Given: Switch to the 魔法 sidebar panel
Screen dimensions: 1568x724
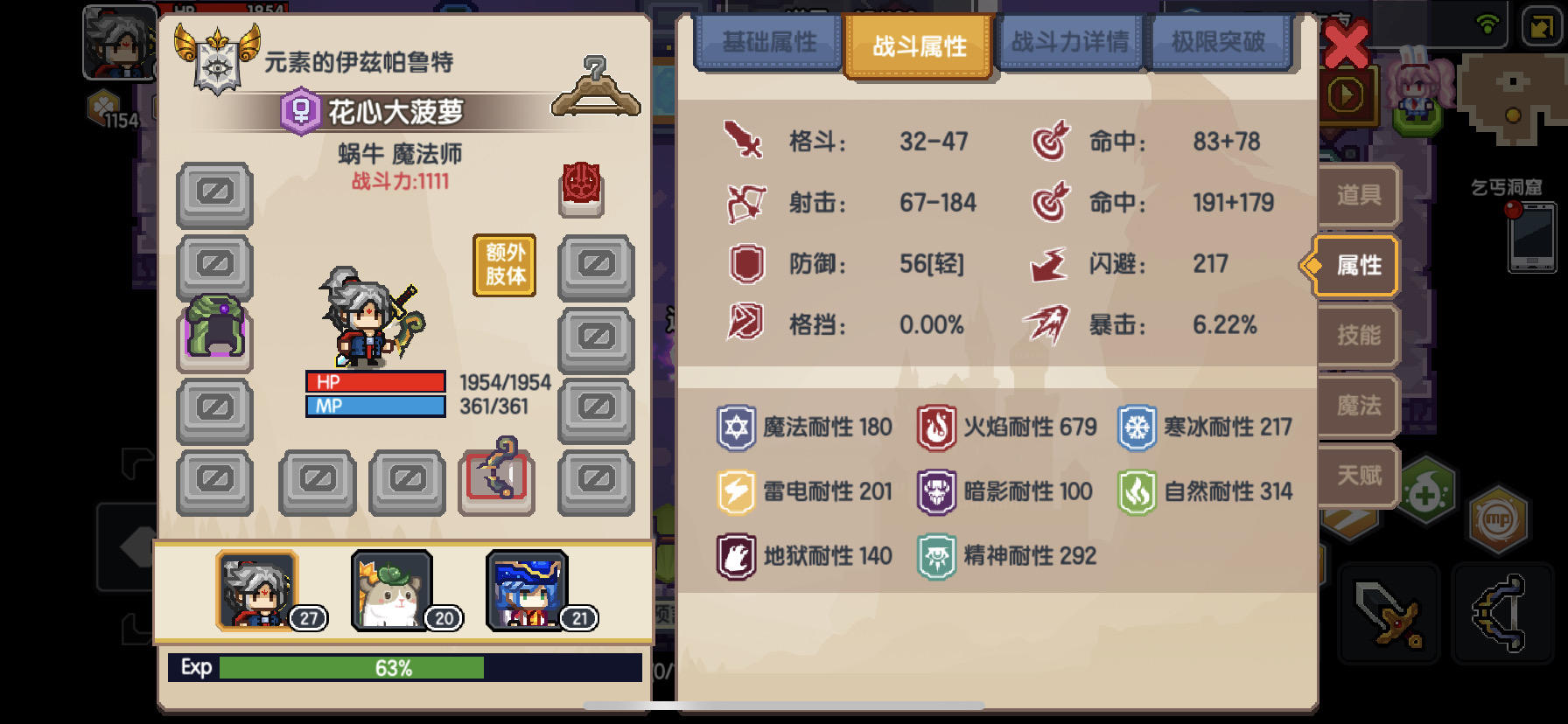Looking at the screenshot, I should pyautogui.click(x=1357, y=406).
